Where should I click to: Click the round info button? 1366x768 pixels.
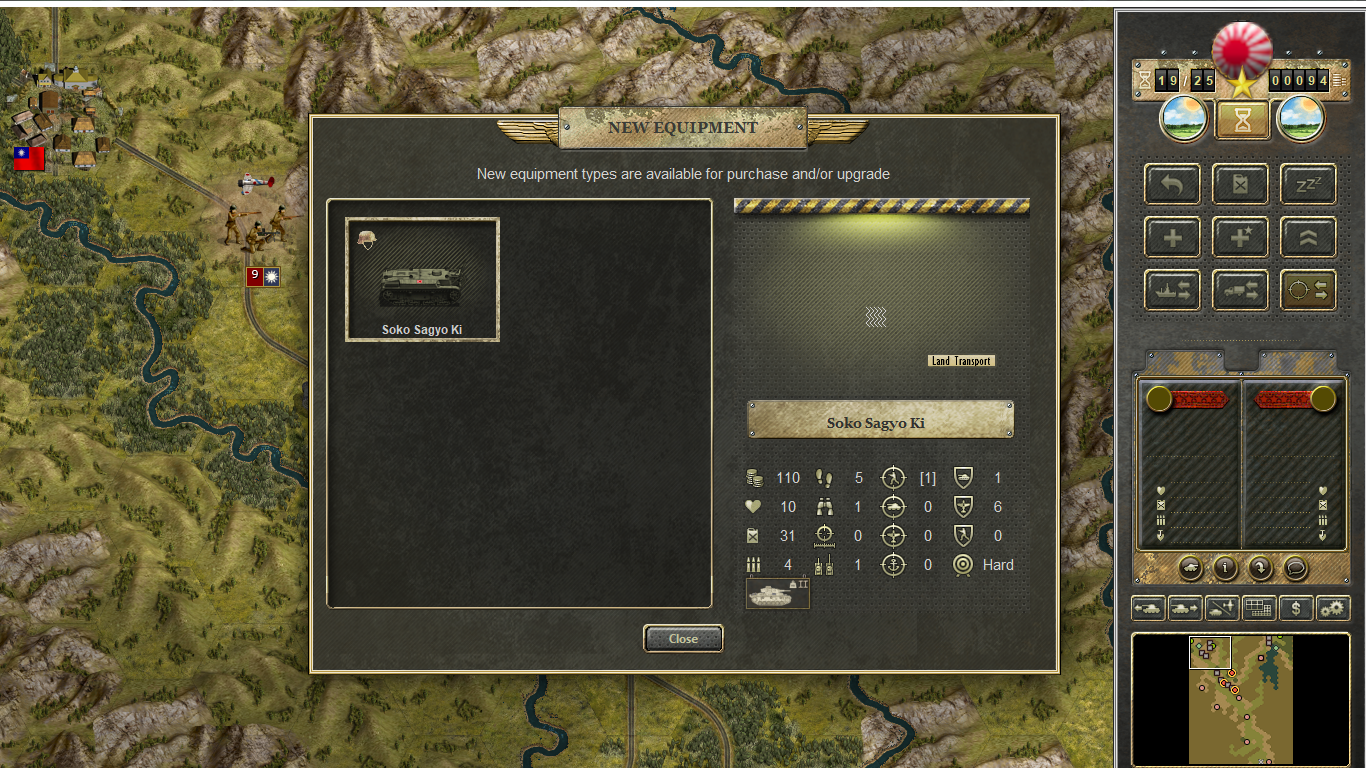click(1225, 568)
